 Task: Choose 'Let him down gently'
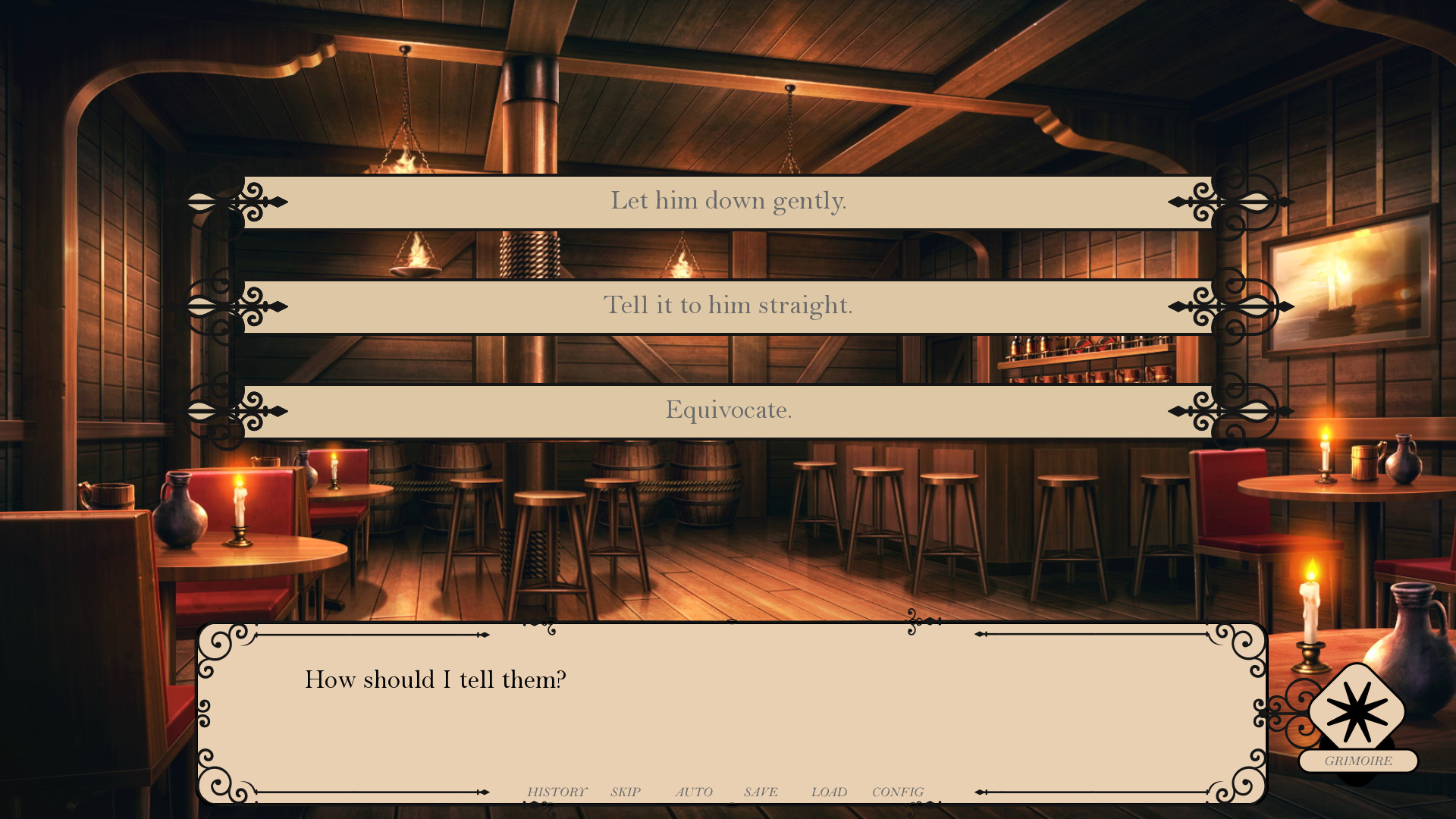click(x=728, y=201)
